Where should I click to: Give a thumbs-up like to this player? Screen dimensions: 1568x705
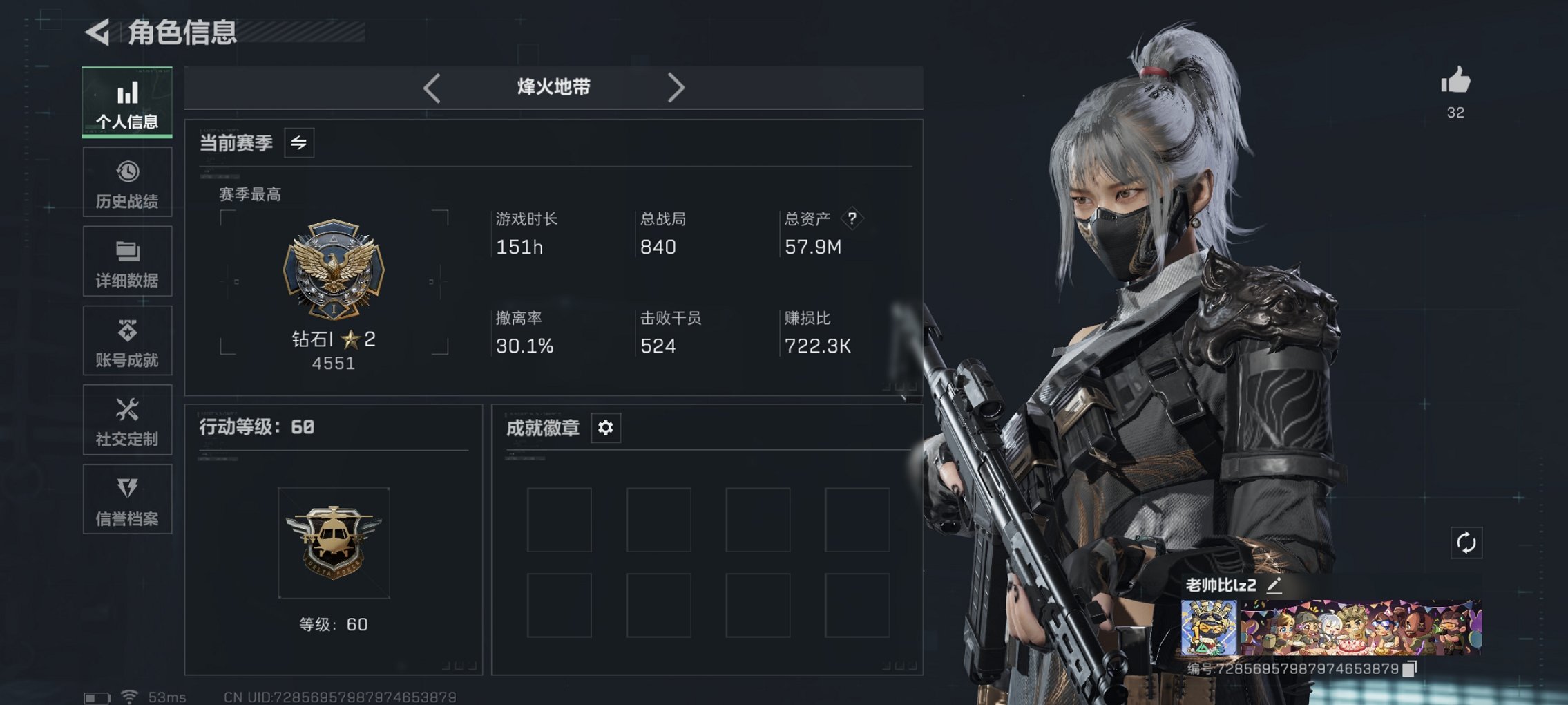pyautogui.click(x=1455, y=82)
